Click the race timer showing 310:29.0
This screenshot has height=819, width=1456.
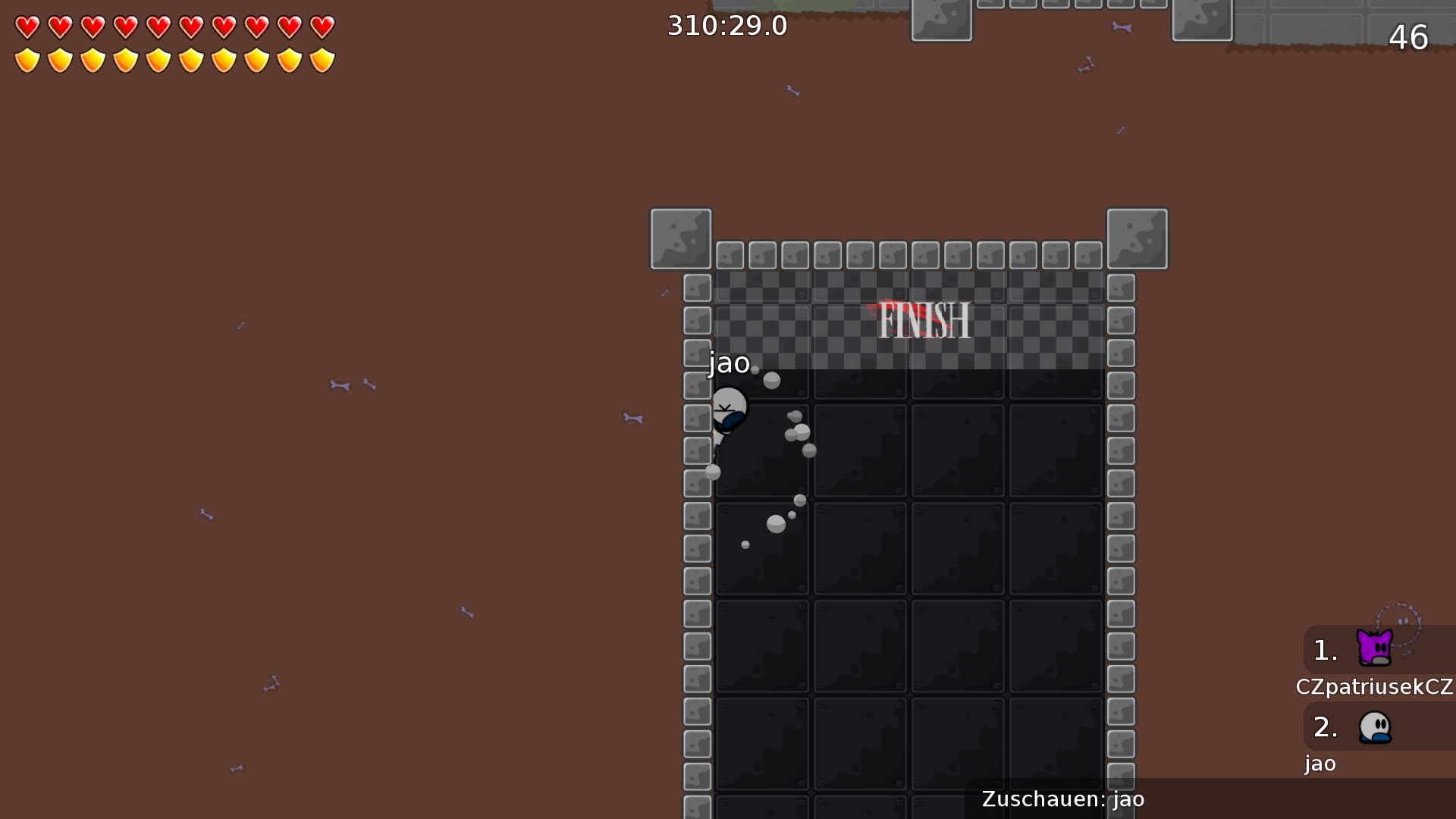(726, 25)
